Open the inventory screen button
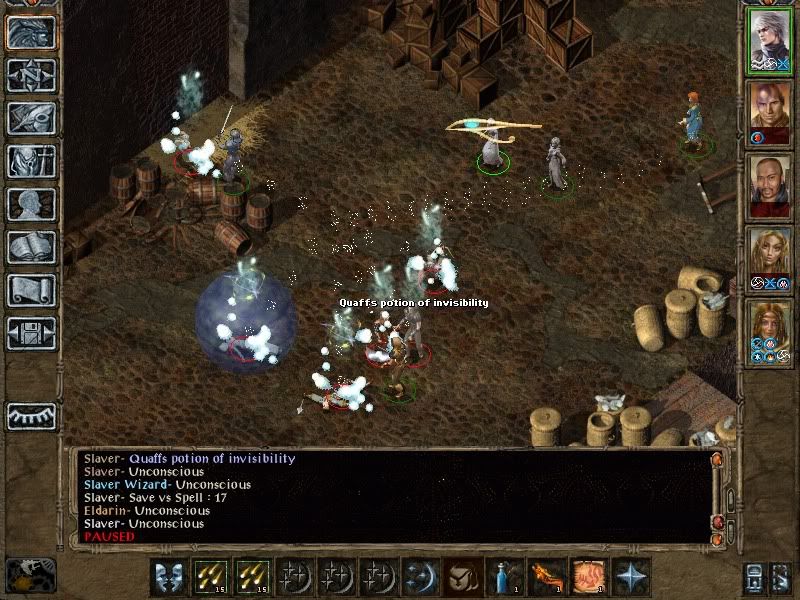This screenshot has width=800, height=600. click(31, 161)
